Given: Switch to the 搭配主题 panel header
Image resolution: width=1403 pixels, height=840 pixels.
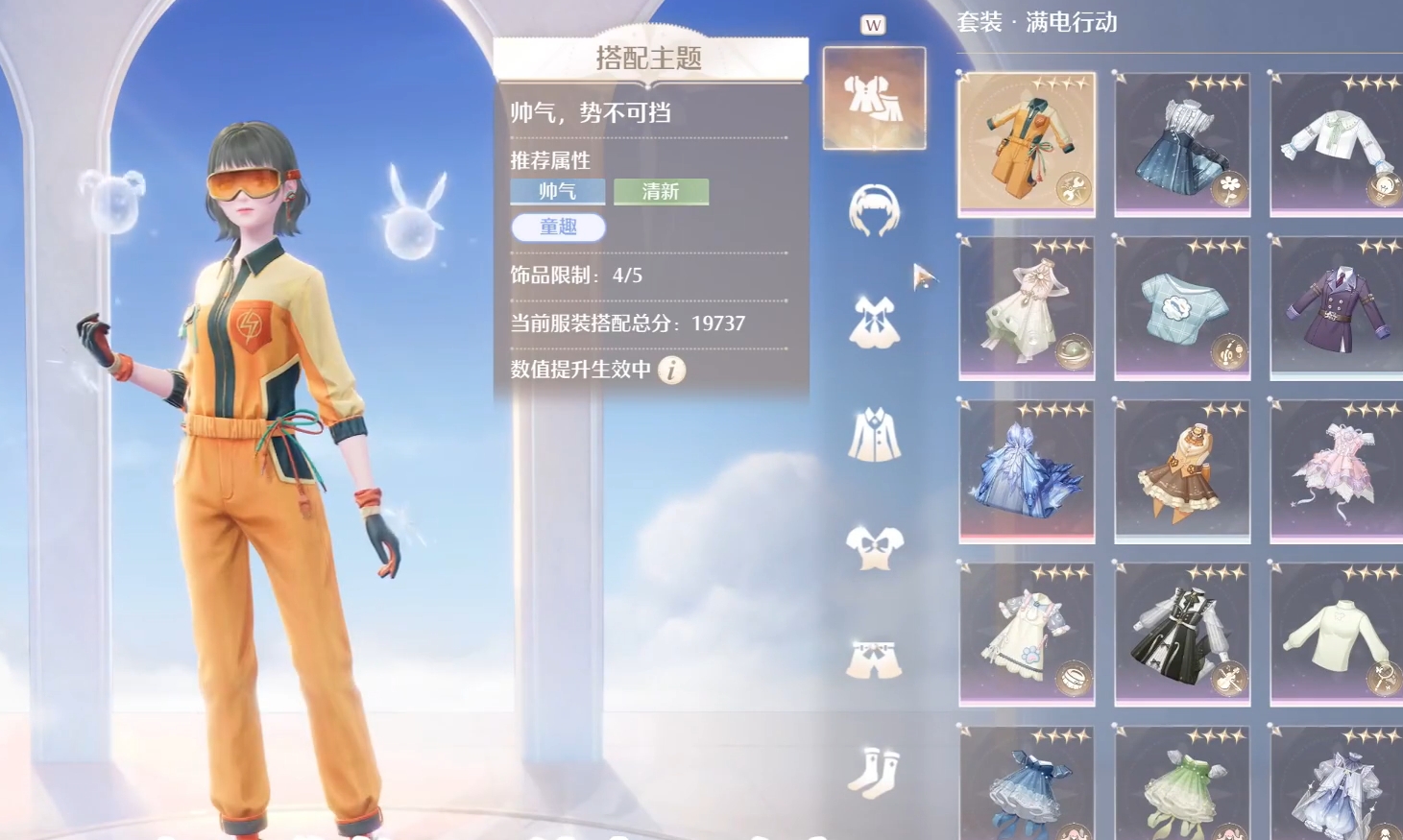Looking at the screenshot, I should [650, 57].
